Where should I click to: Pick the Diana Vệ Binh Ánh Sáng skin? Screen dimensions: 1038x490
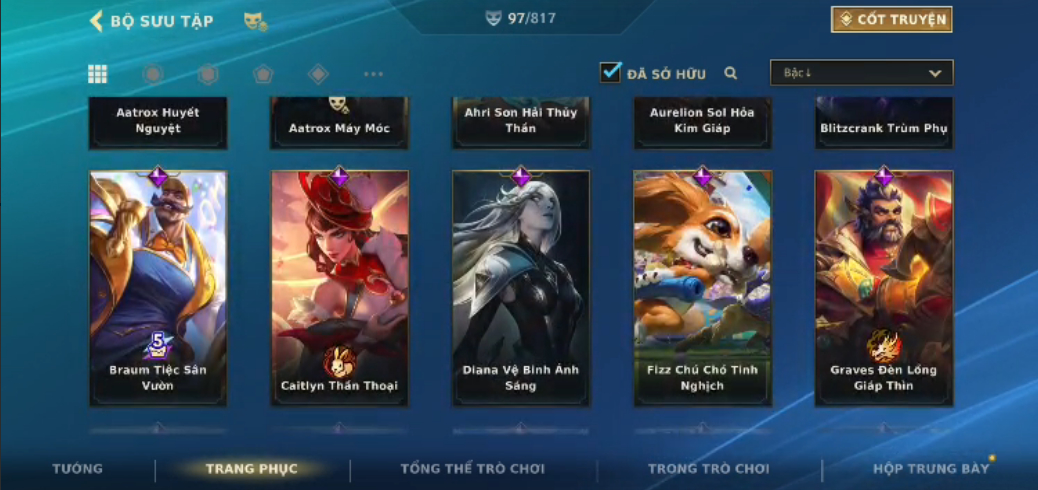(521, 288)
